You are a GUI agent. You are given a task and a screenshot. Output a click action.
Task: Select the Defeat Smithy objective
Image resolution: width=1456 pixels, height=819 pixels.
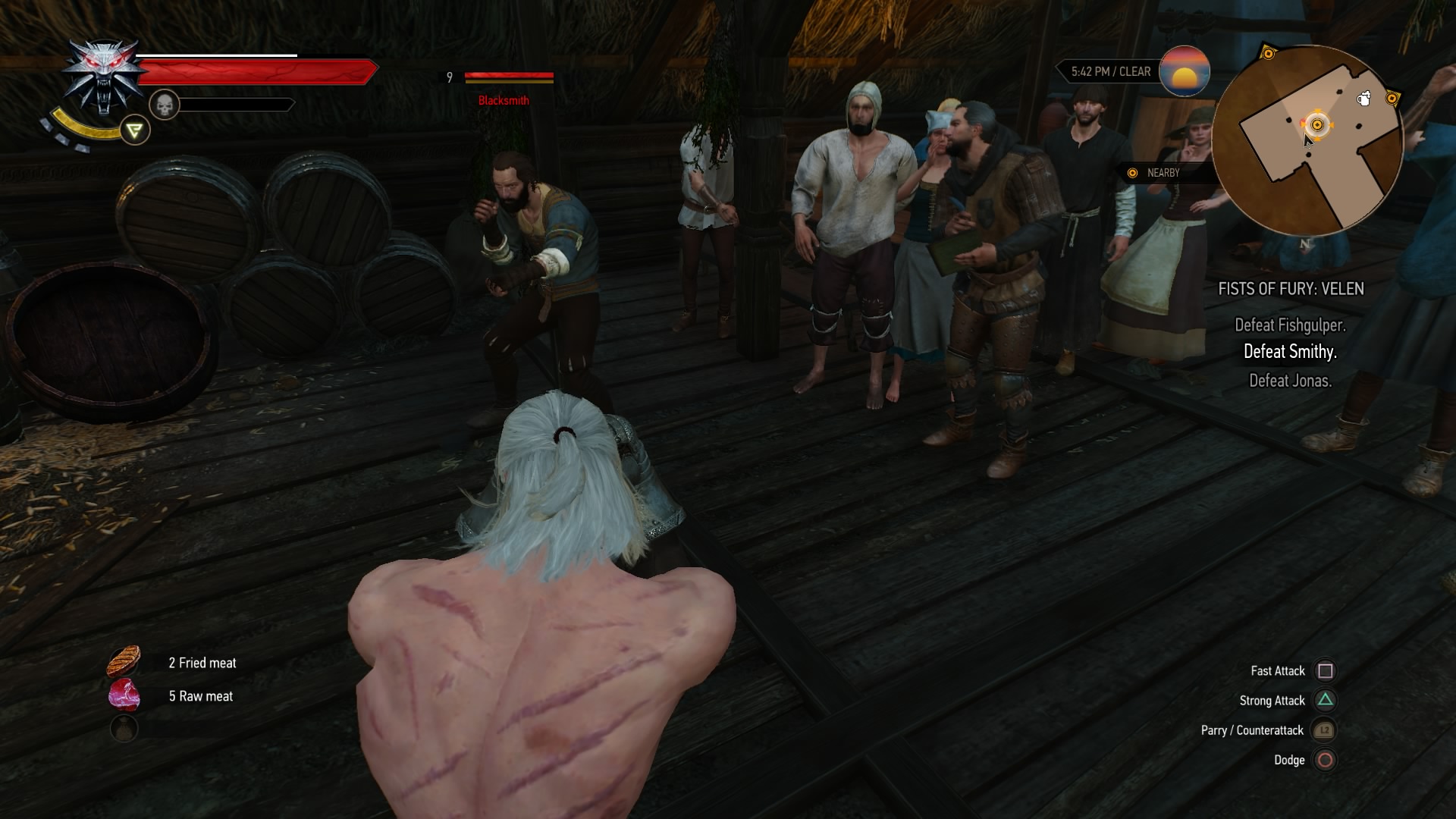click(x=1290, y=352)
